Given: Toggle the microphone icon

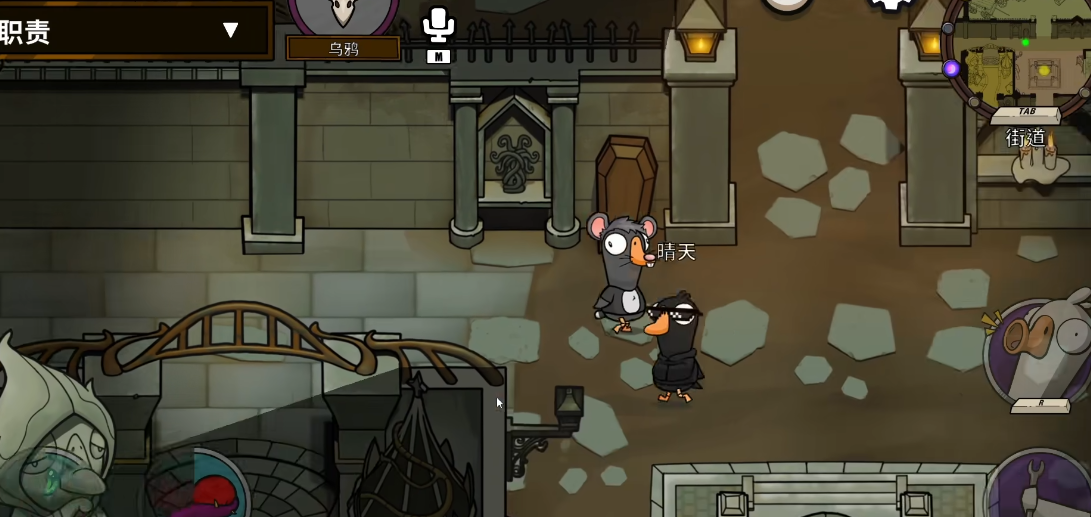Looking at the screenshot, I should (x=438, y=24).
